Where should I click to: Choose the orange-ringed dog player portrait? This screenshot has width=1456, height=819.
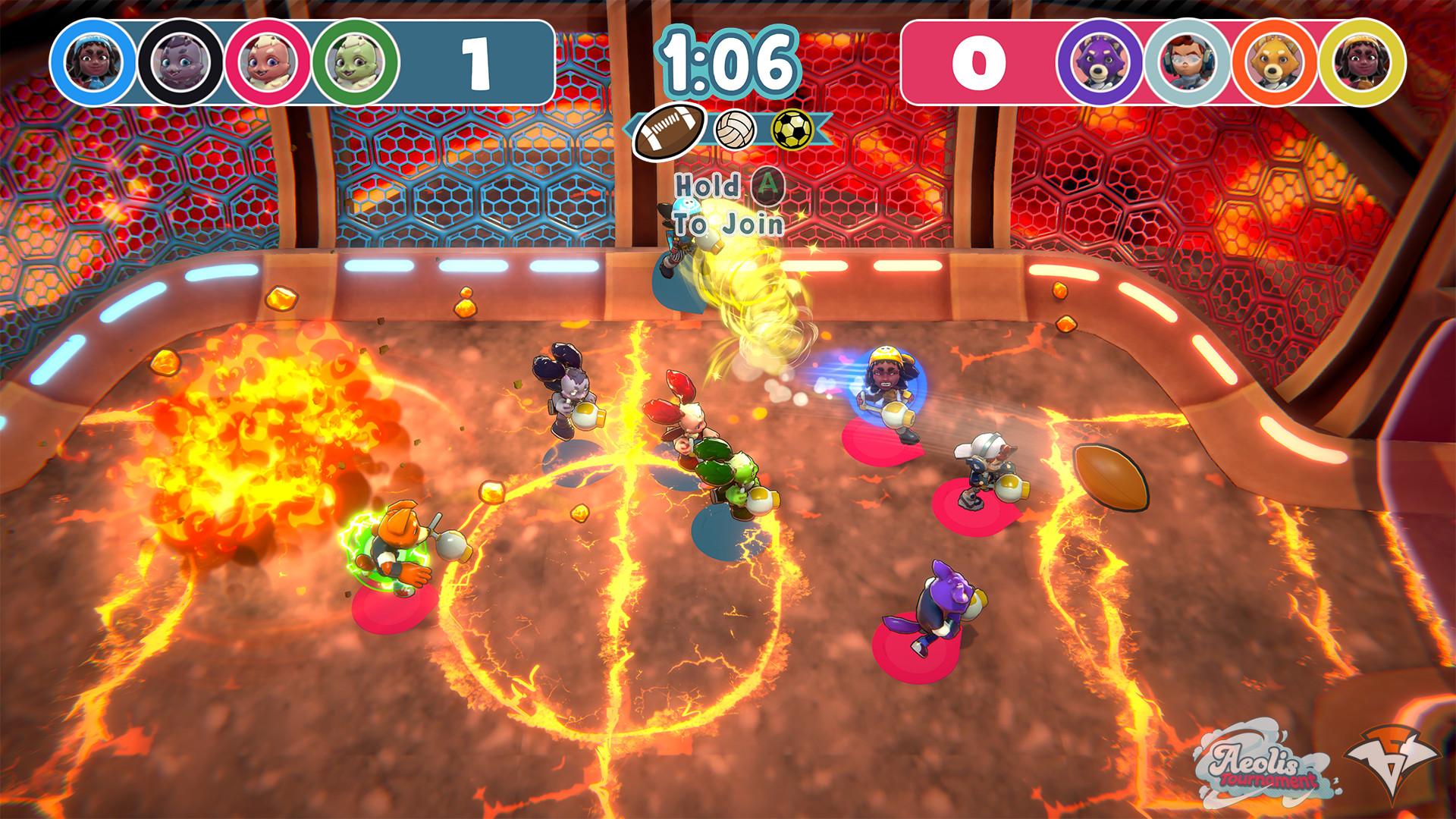click(x=1275, y=61)
